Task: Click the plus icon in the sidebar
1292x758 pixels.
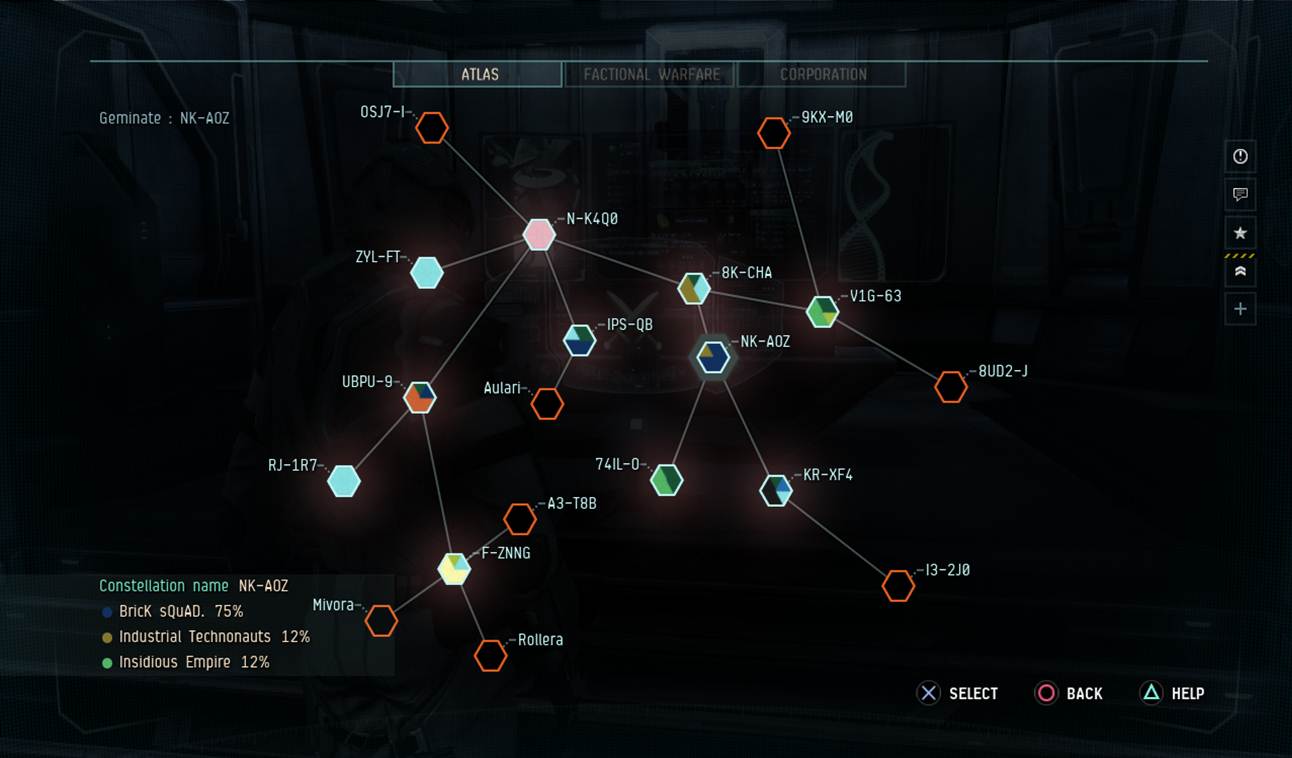Action: (x=1239, y=308)
